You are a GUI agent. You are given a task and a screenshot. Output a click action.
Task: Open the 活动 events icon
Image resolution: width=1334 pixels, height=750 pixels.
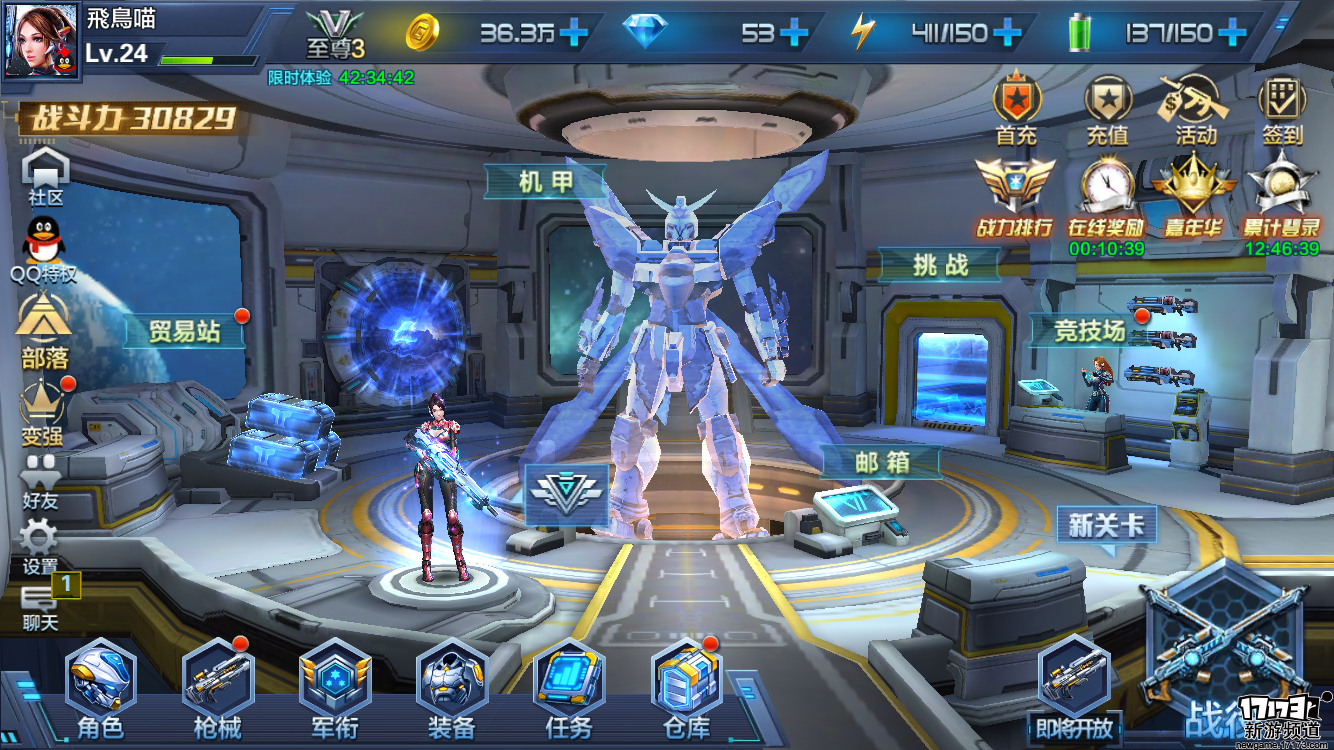coord(1194,110)
